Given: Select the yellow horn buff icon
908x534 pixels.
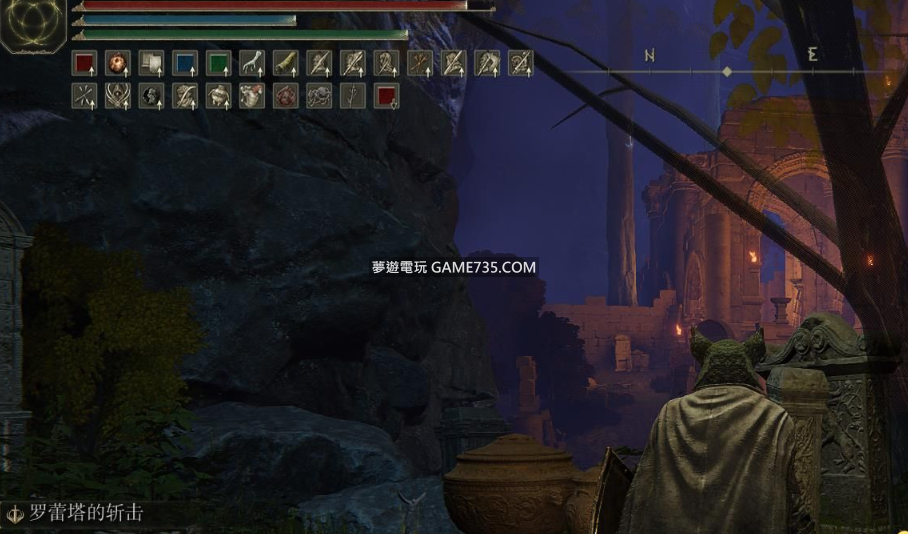Looking at the screenshot, I should [x=286, y=64].
